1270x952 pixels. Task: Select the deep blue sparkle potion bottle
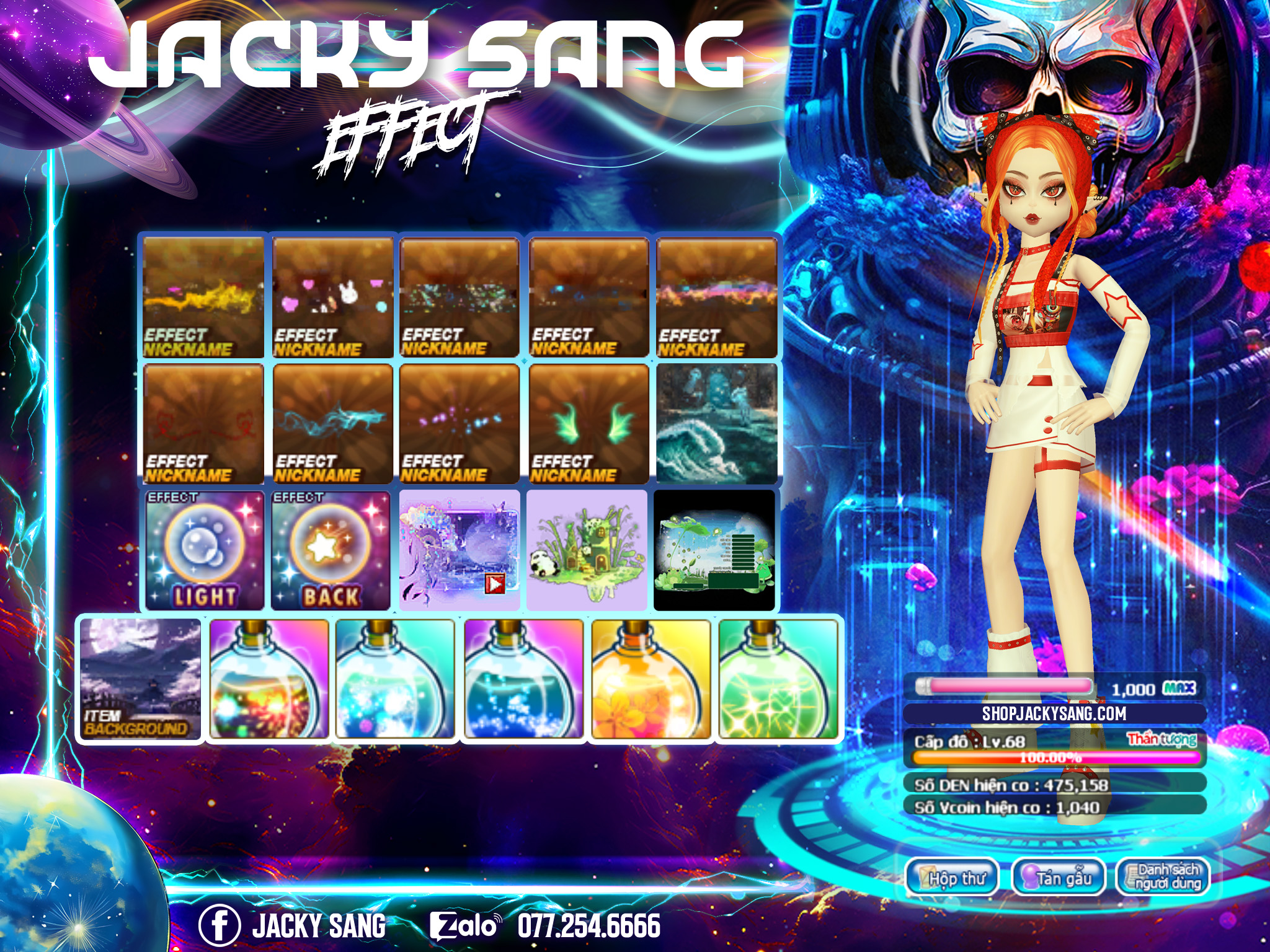[x=523, y=679]
